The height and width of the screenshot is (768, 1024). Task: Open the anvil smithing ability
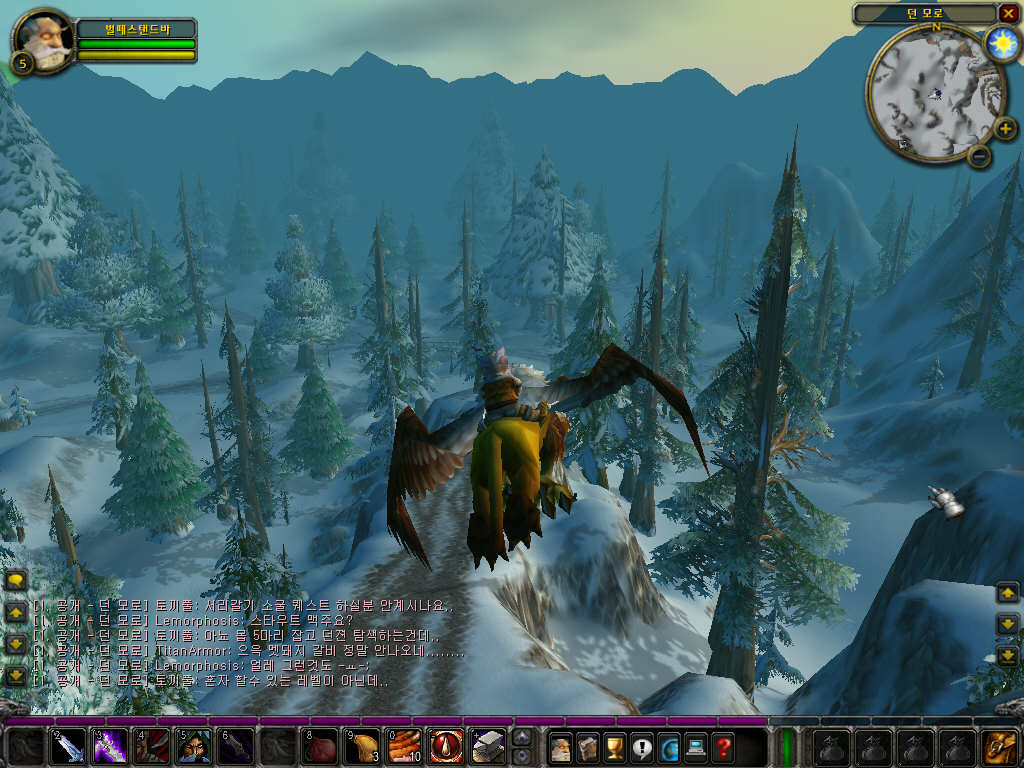point(488,747)
